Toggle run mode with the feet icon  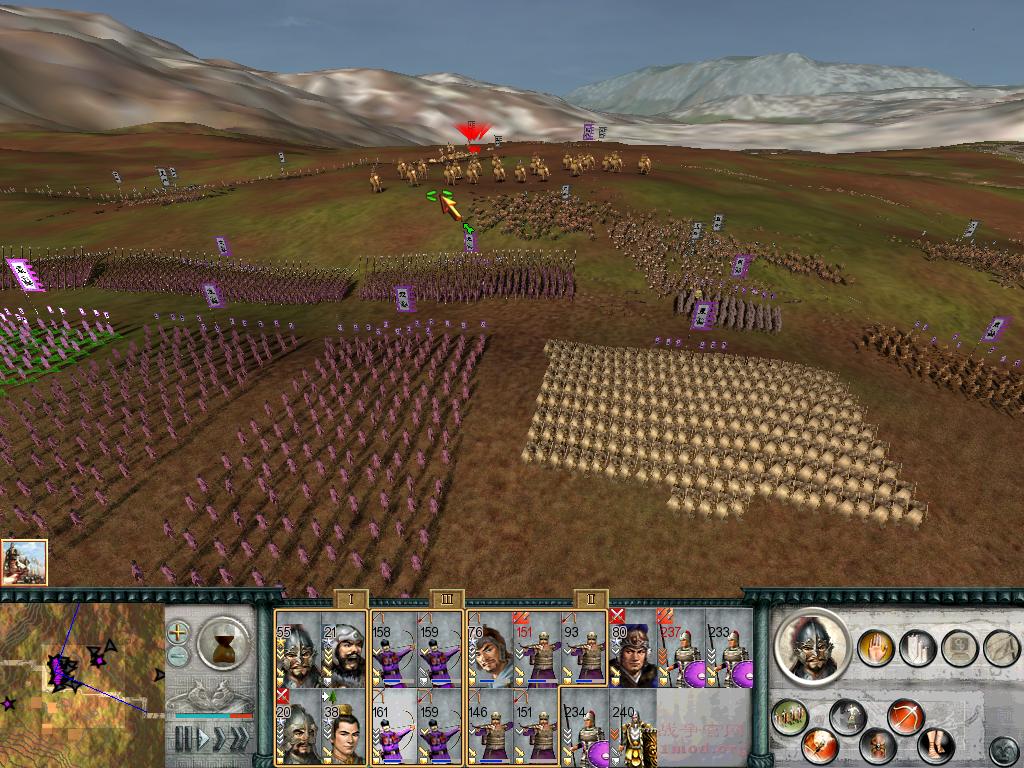tap(935, 745)
